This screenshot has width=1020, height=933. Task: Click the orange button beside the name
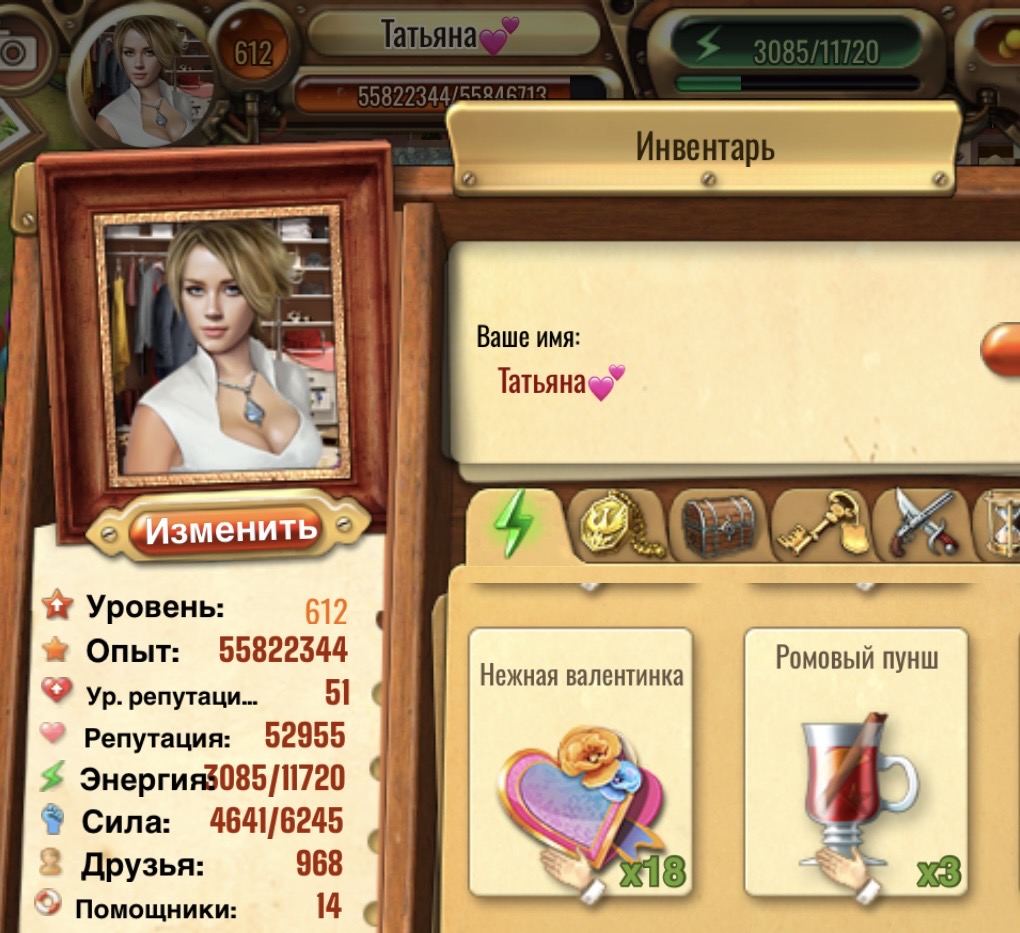(1002, 350)
